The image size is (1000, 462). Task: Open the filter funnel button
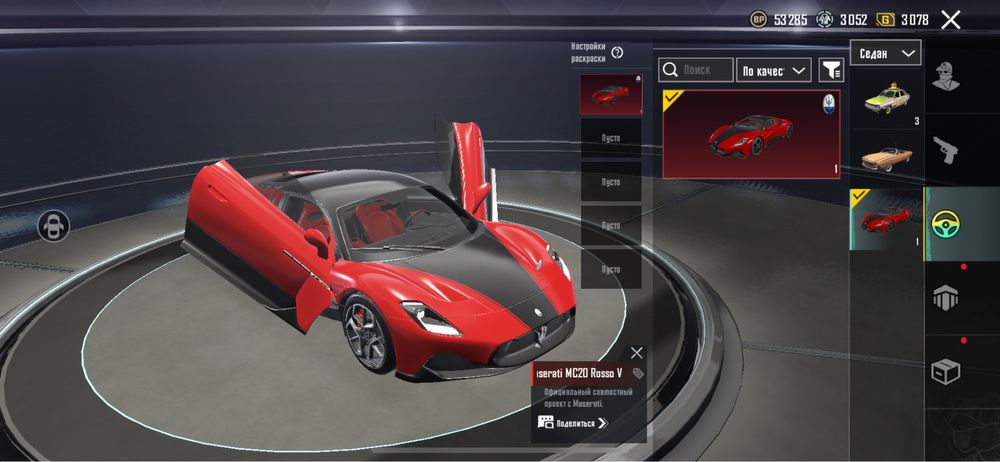point(831,70)
